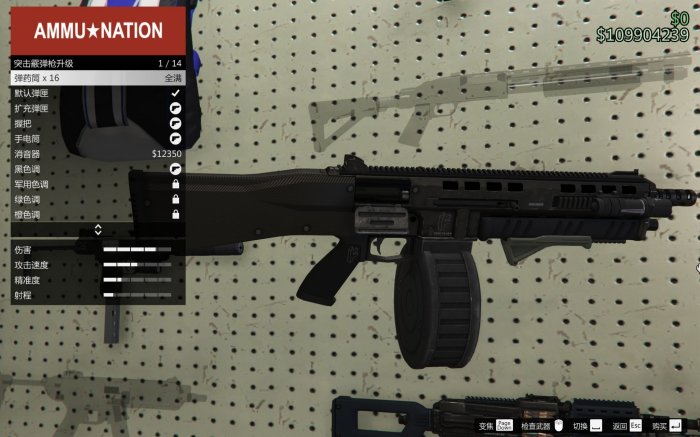
Task: Pick the locked 橙色调 orange tint
Action: tap(97, 215)
